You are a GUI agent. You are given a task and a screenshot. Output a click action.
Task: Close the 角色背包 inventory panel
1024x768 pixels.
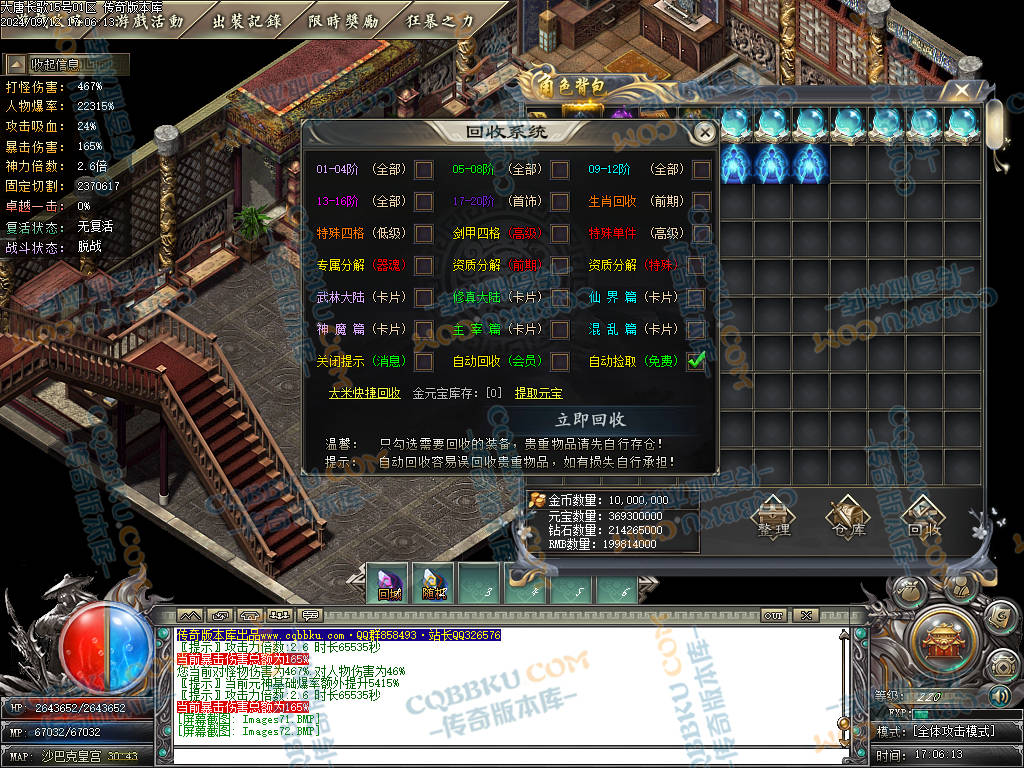[961, 91]
